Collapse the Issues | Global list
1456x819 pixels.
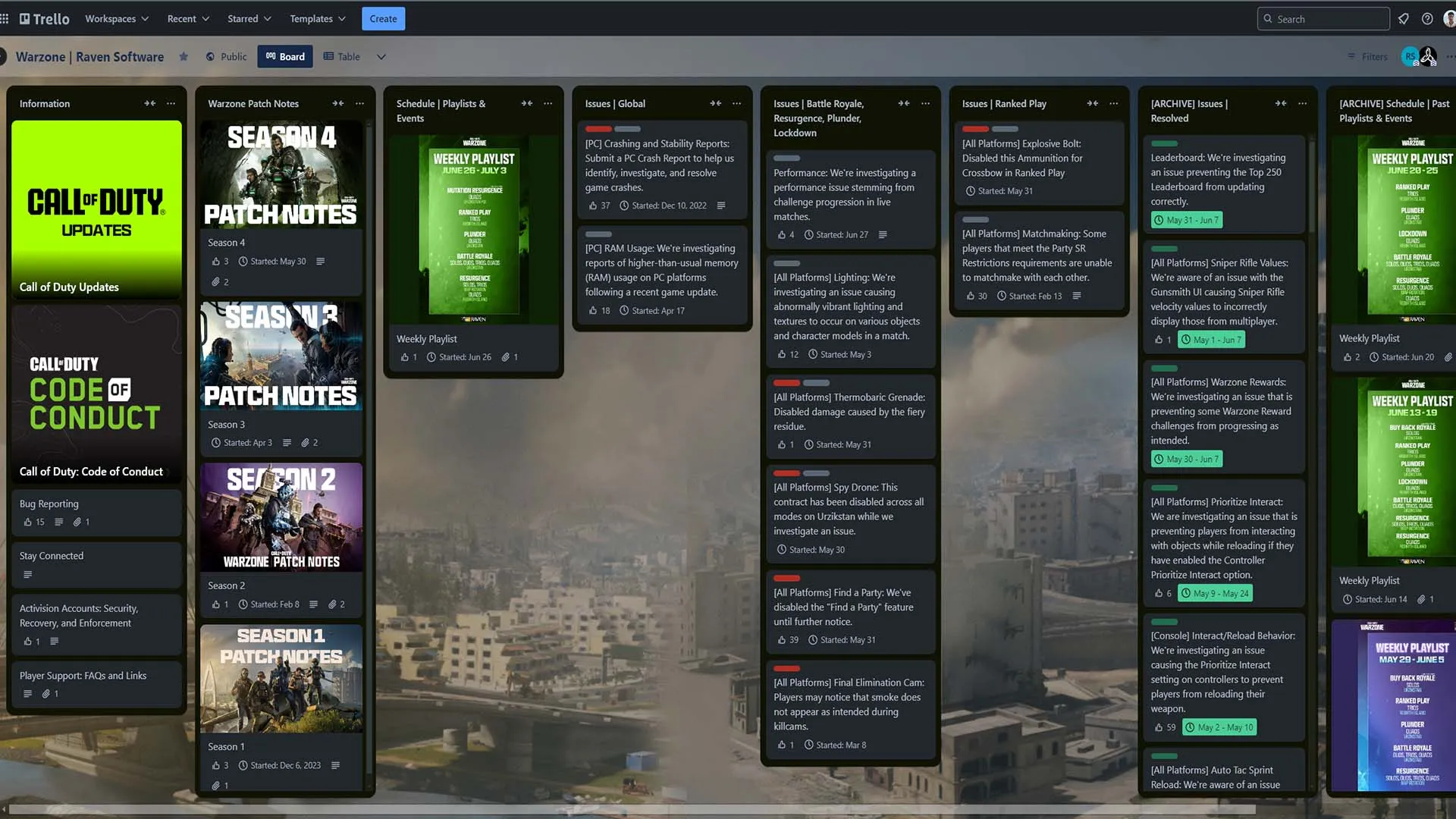[716, 103]
